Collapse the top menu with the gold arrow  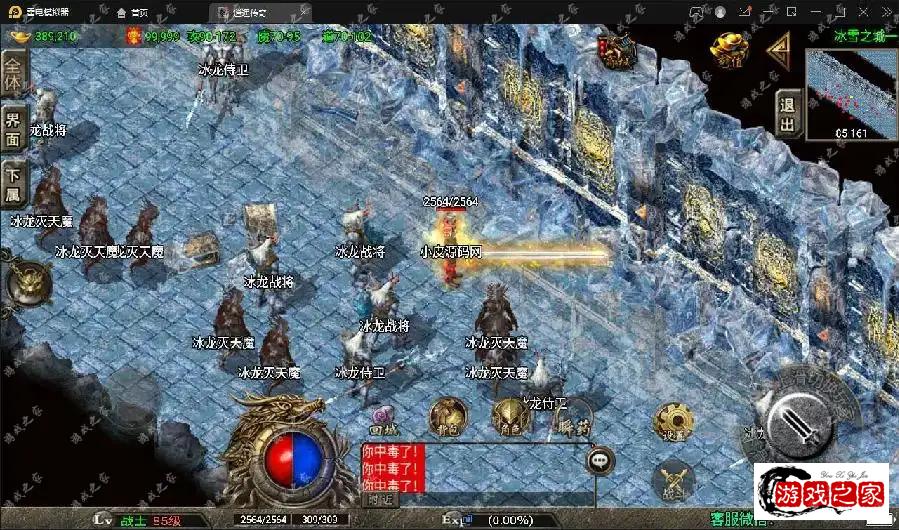pos(781,46)
